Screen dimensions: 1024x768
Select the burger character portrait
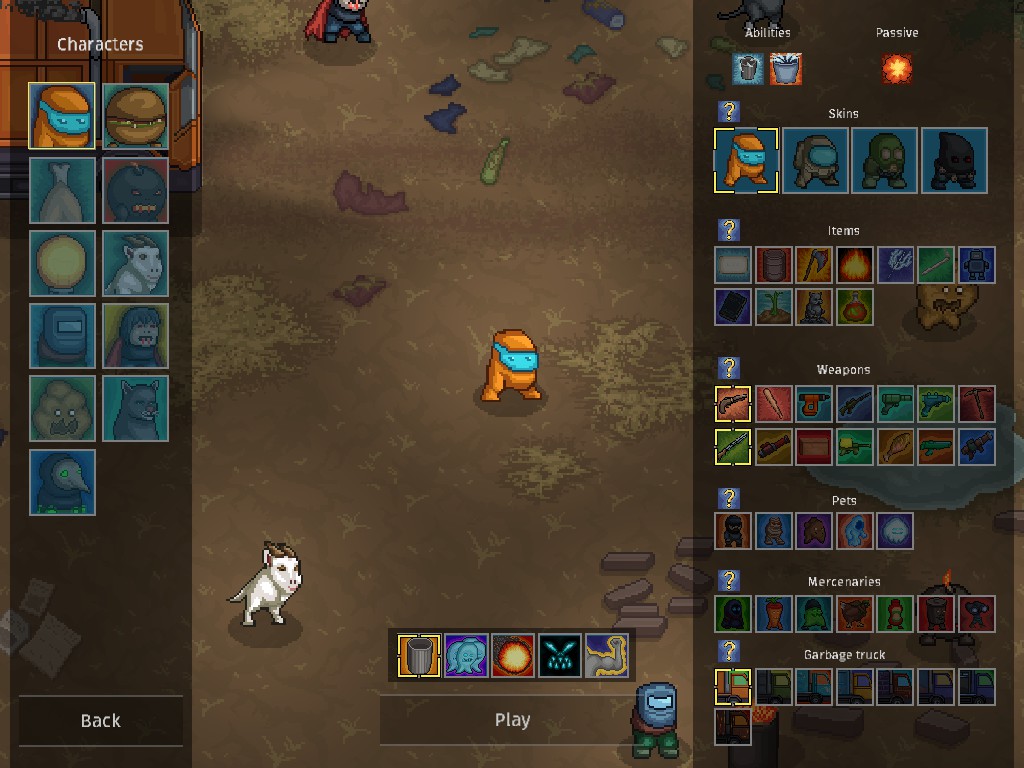[x=135, y=117]
